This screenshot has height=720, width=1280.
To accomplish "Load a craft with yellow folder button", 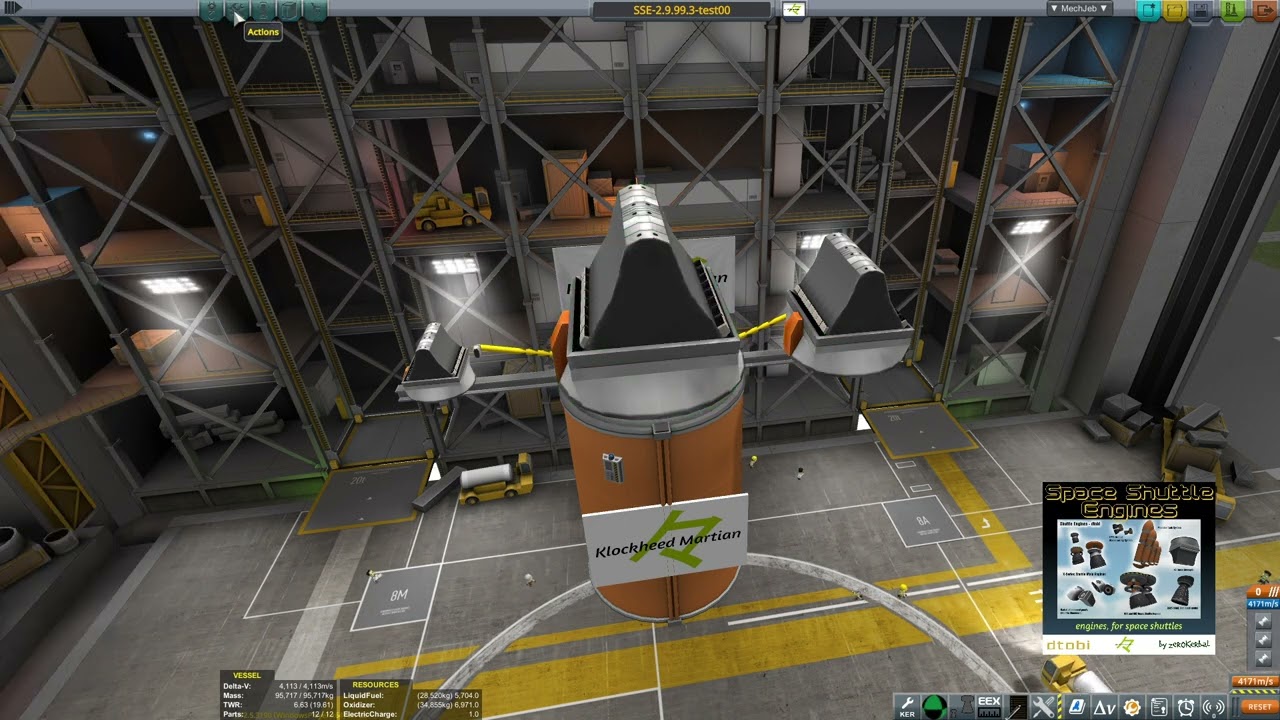I will pyautogui.click(x=1174, y=10).
